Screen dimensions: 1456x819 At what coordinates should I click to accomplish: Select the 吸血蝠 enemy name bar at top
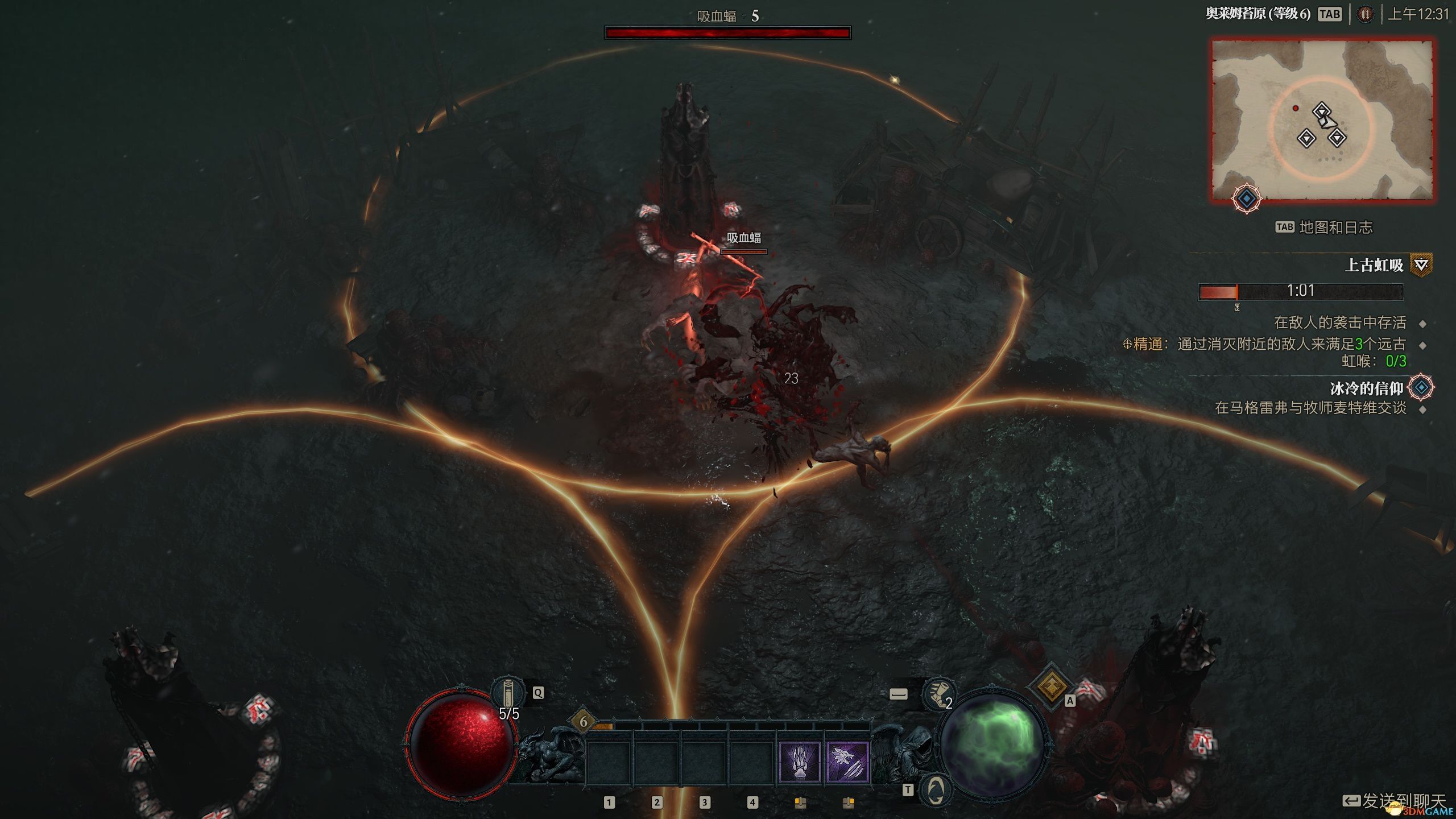[x=727, y=32]
